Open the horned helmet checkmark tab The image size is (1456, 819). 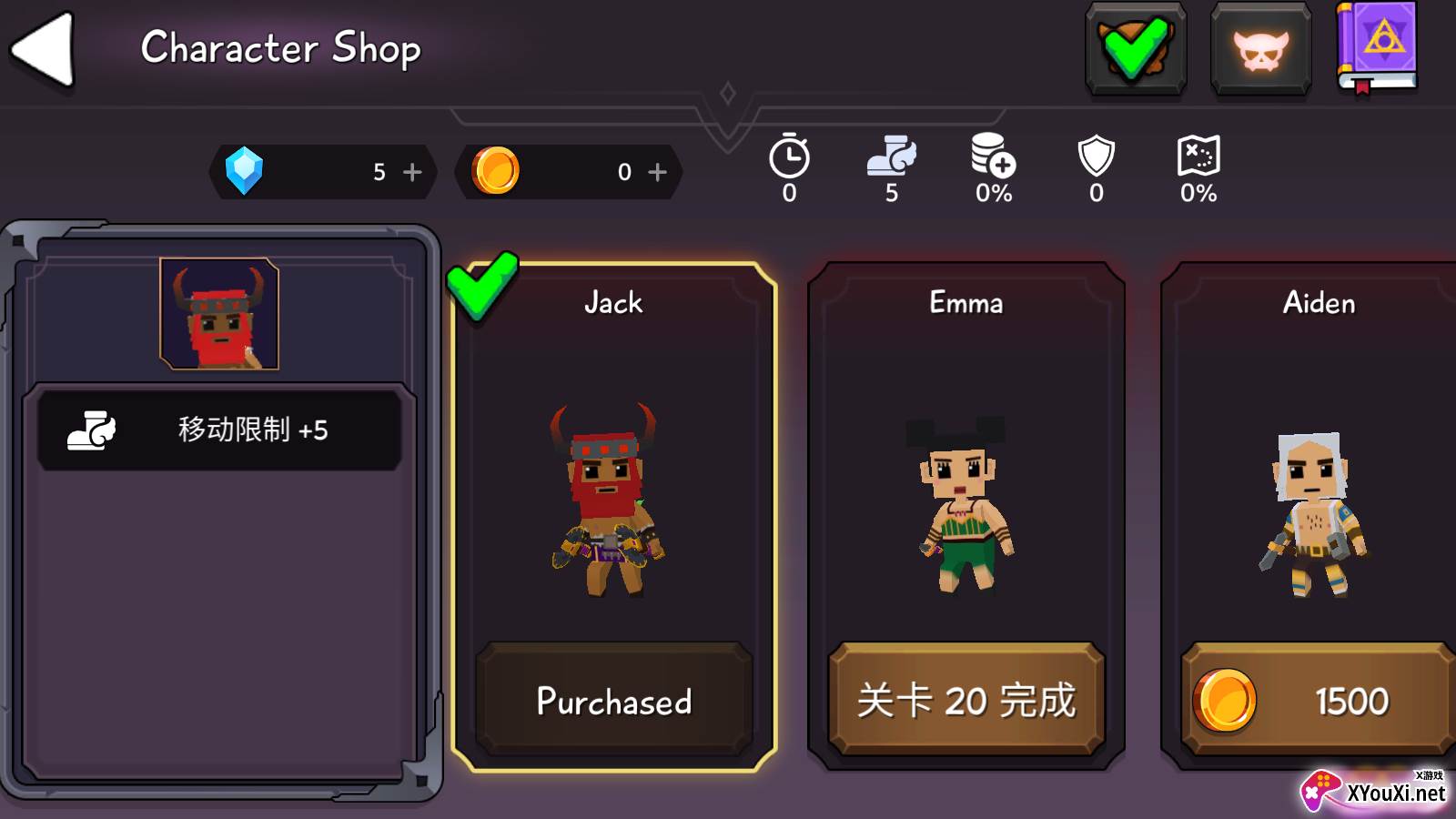coord(1135,48)
